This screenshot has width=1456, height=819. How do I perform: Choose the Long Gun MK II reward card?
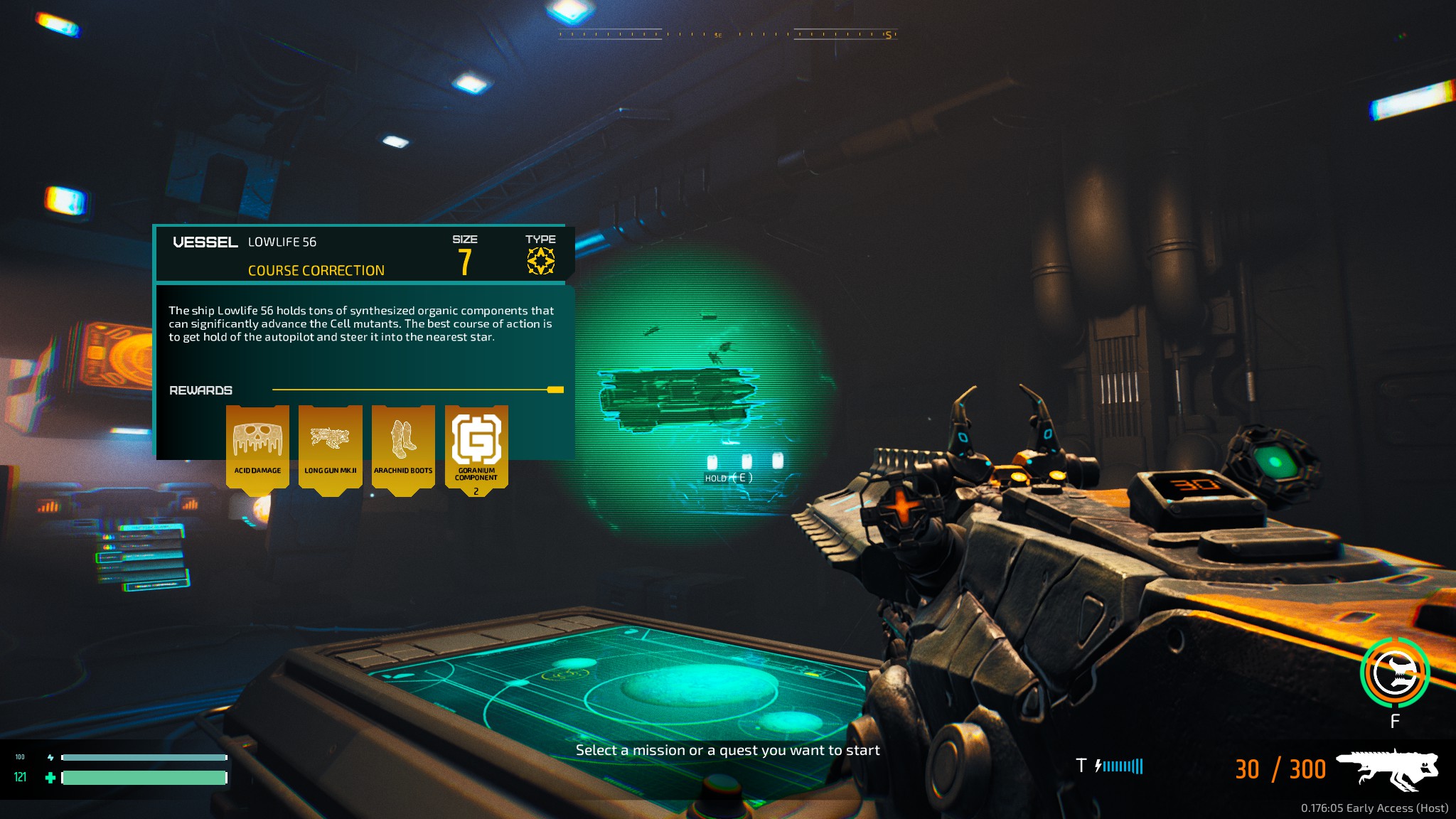tap(331, 446)
